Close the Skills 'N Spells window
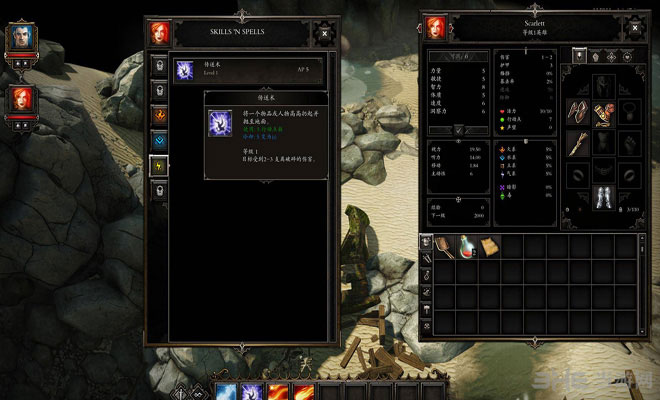 324,33
